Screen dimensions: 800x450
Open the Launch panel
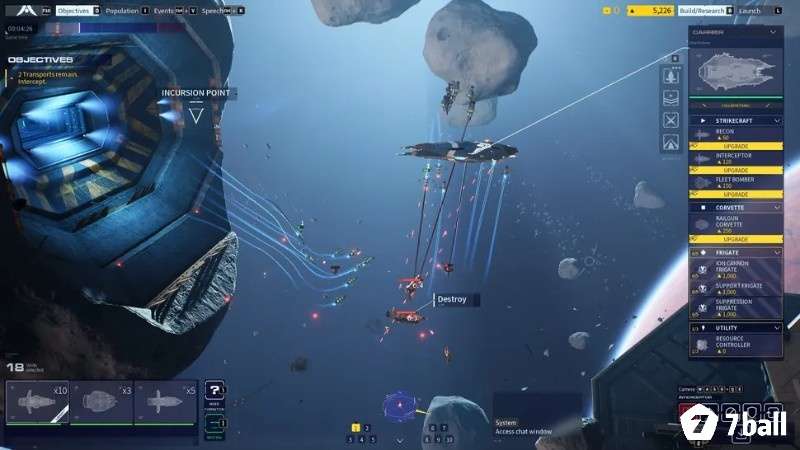point(750,10)
